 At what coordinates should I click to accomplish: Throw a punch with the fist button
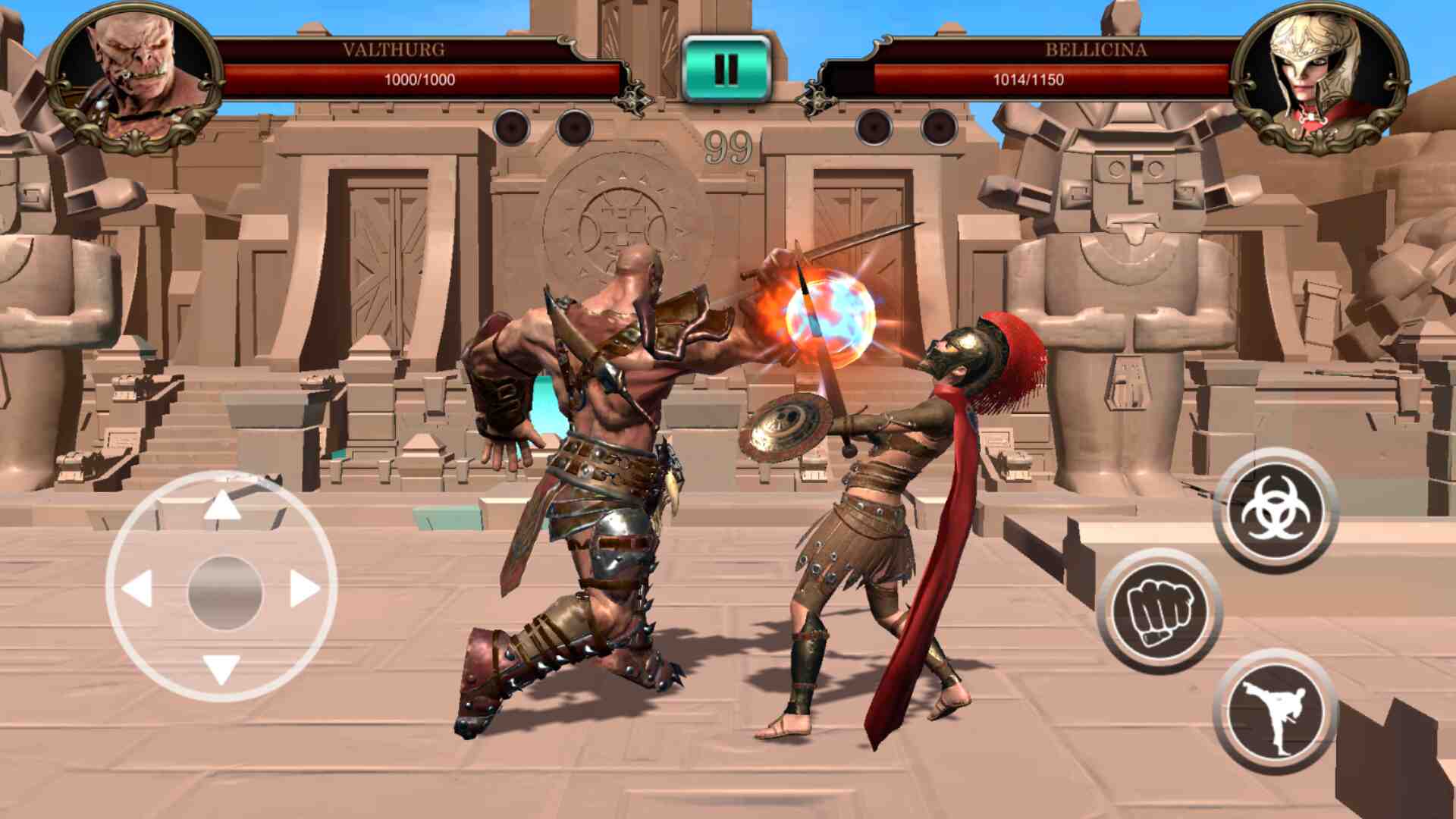click(1159, 610)
